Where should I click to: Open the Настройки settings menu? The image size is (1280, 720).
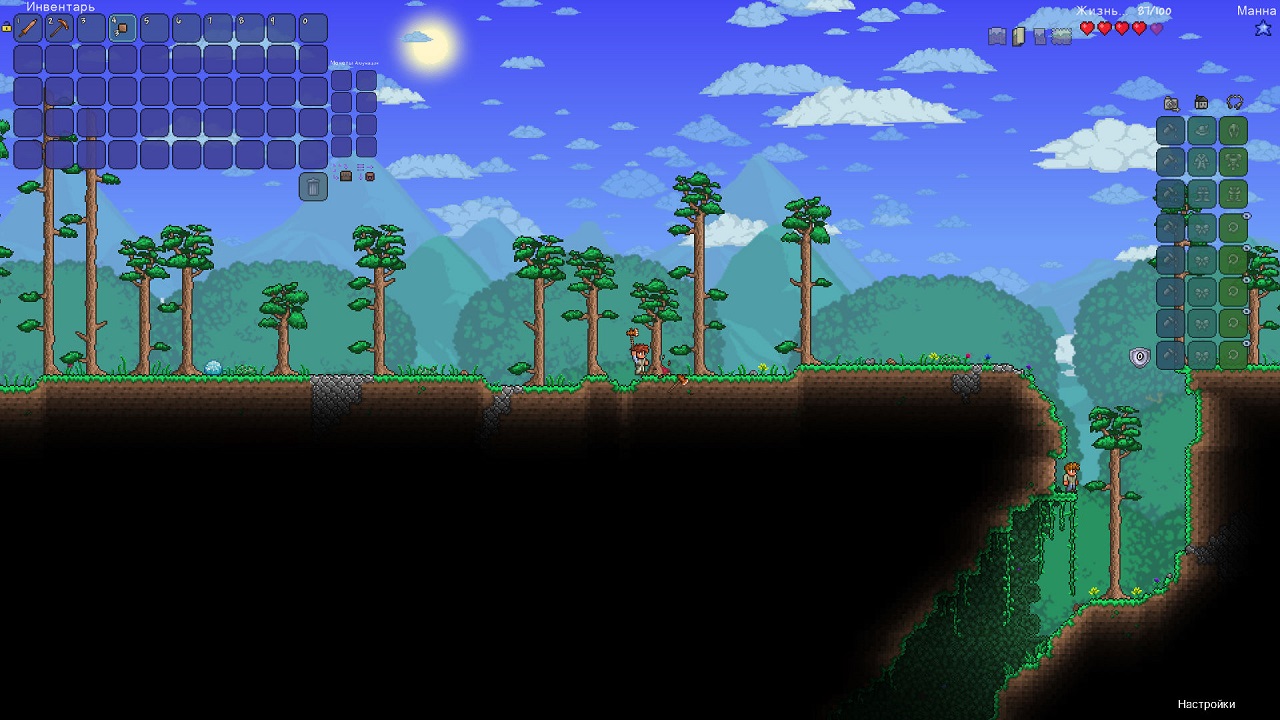pyautogui.click(x=1206, y=704)
